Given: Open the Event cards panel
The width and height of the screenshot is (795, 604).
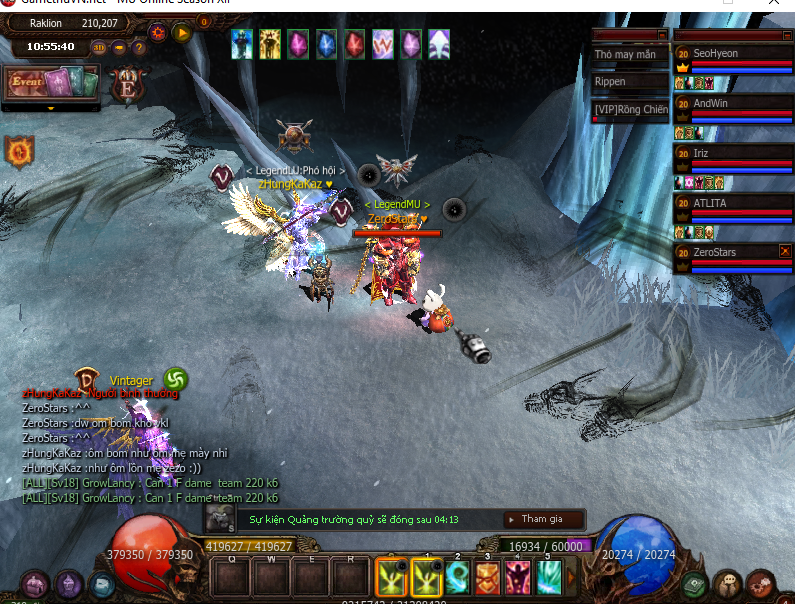Looking at the screenshot, I should 52,83.
